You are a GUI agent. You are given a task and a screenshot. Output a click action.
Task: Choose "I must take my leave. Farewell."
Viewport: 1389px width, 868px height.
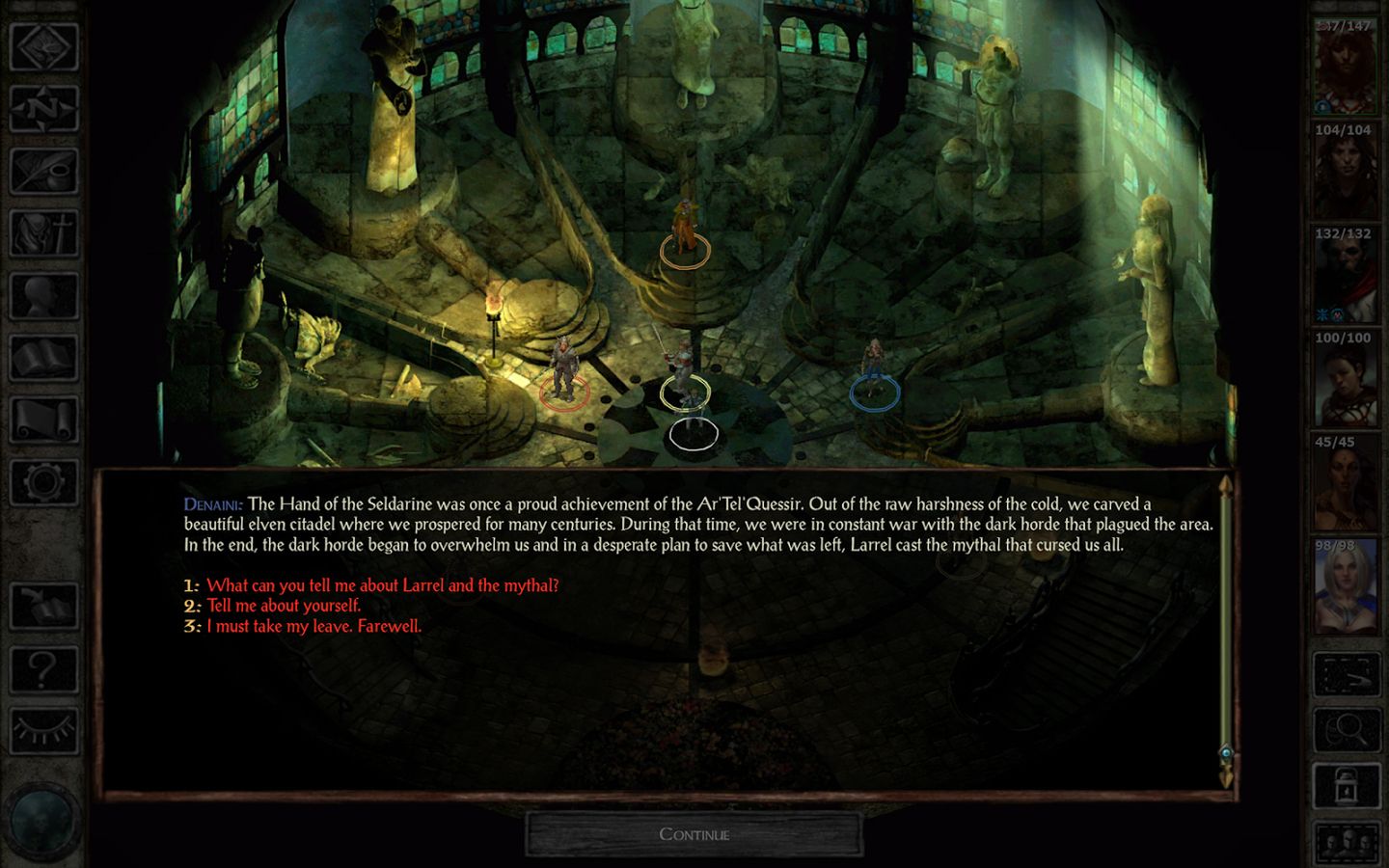coord(315,626)
